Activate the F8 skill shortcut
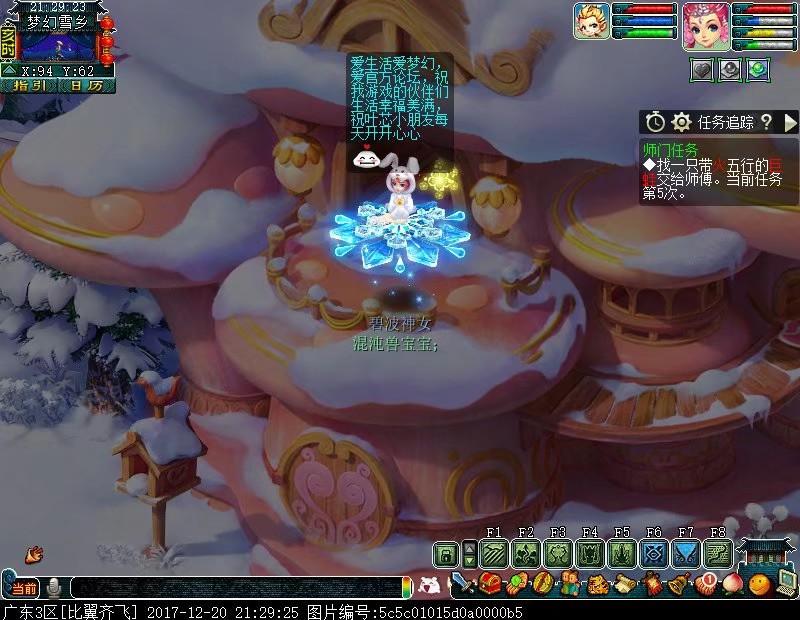800x620 pixels. click(718, 554)
